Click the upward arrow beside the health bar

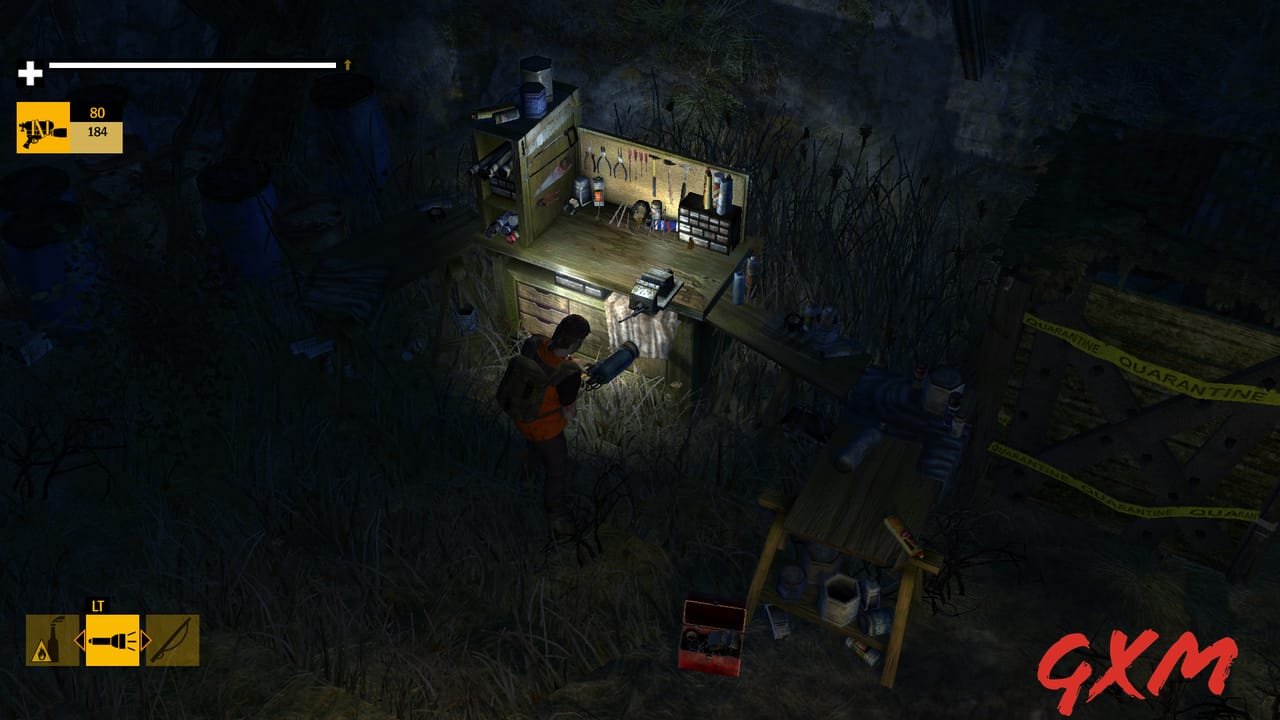(x=347, y=65)
